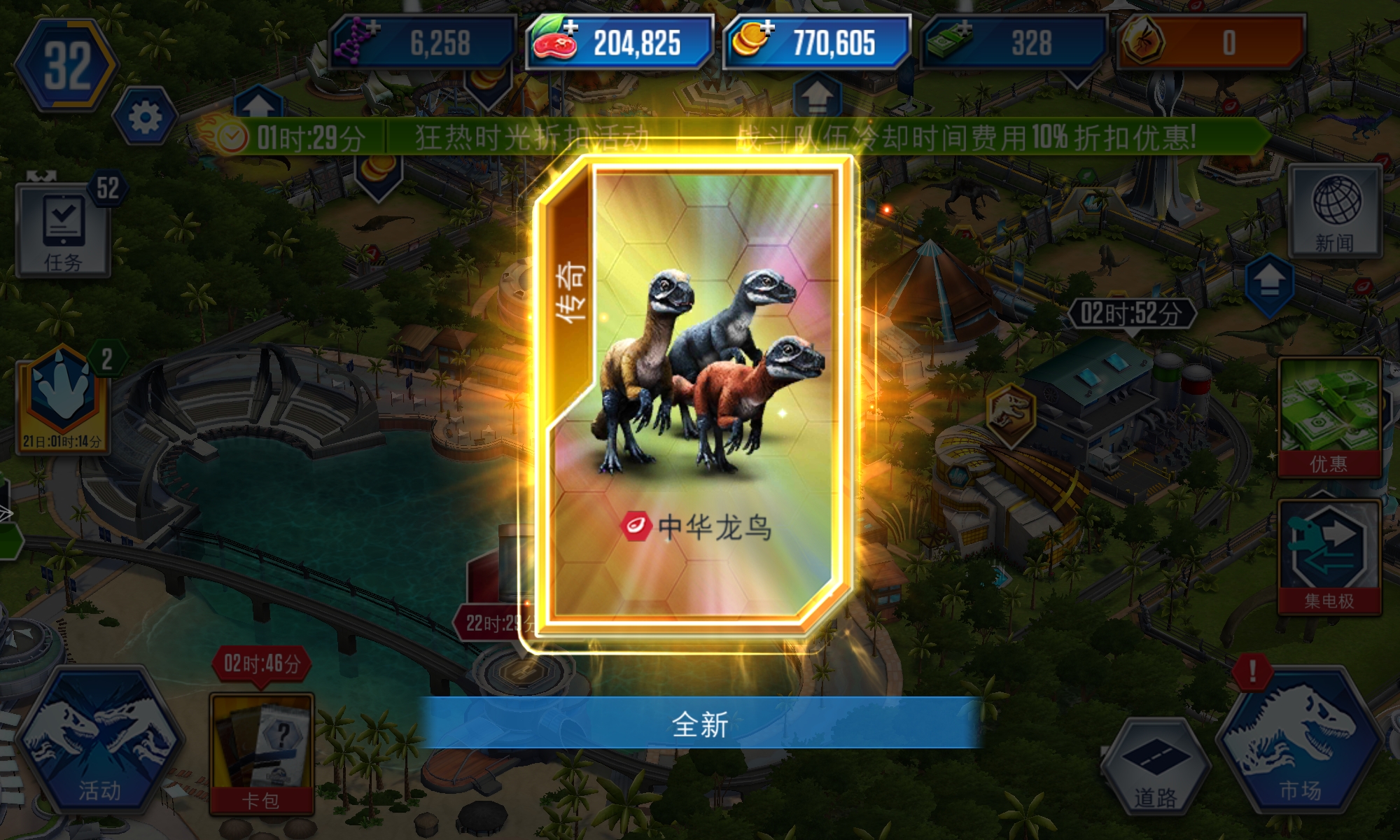Viewport: 1400px width, 840px height.
Task: Select the 中华龙鸟 legendary card
Action: [x=700, y=392]
